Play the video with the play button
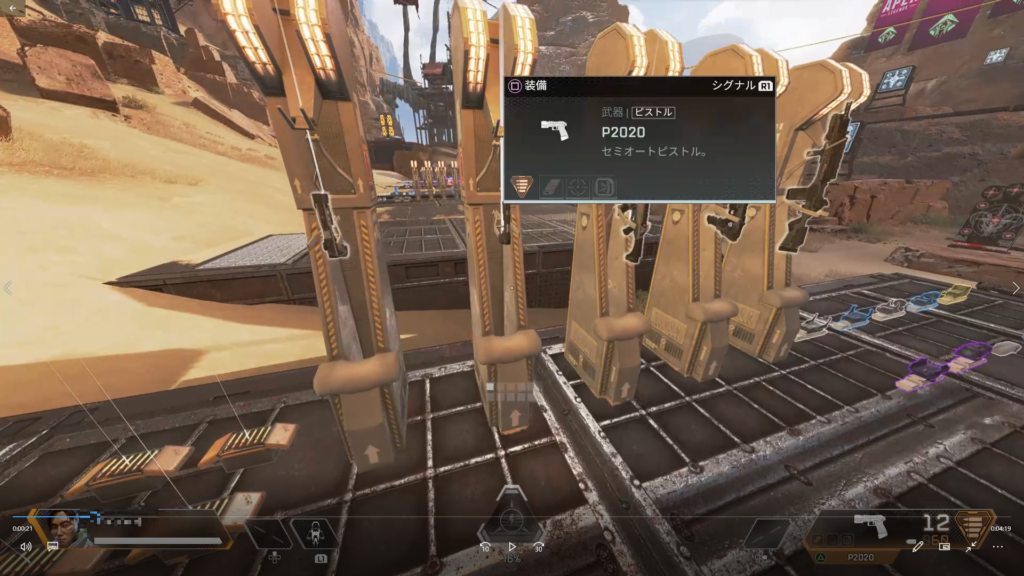This screenshot has width=1024, height=576. pyautogui.click(x=512, y=547)
